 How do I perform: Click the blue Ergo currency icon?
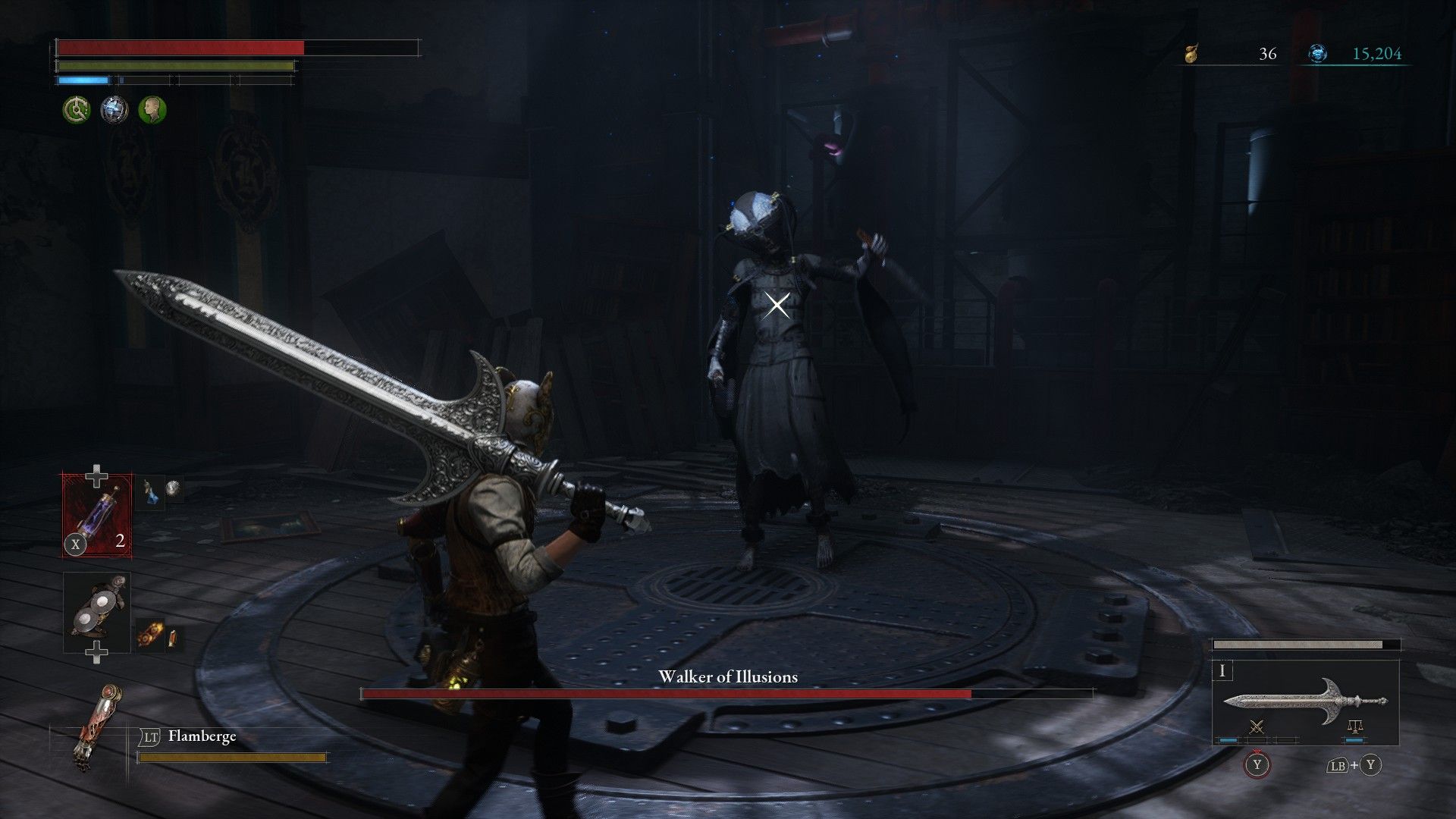coord(1319,53)
